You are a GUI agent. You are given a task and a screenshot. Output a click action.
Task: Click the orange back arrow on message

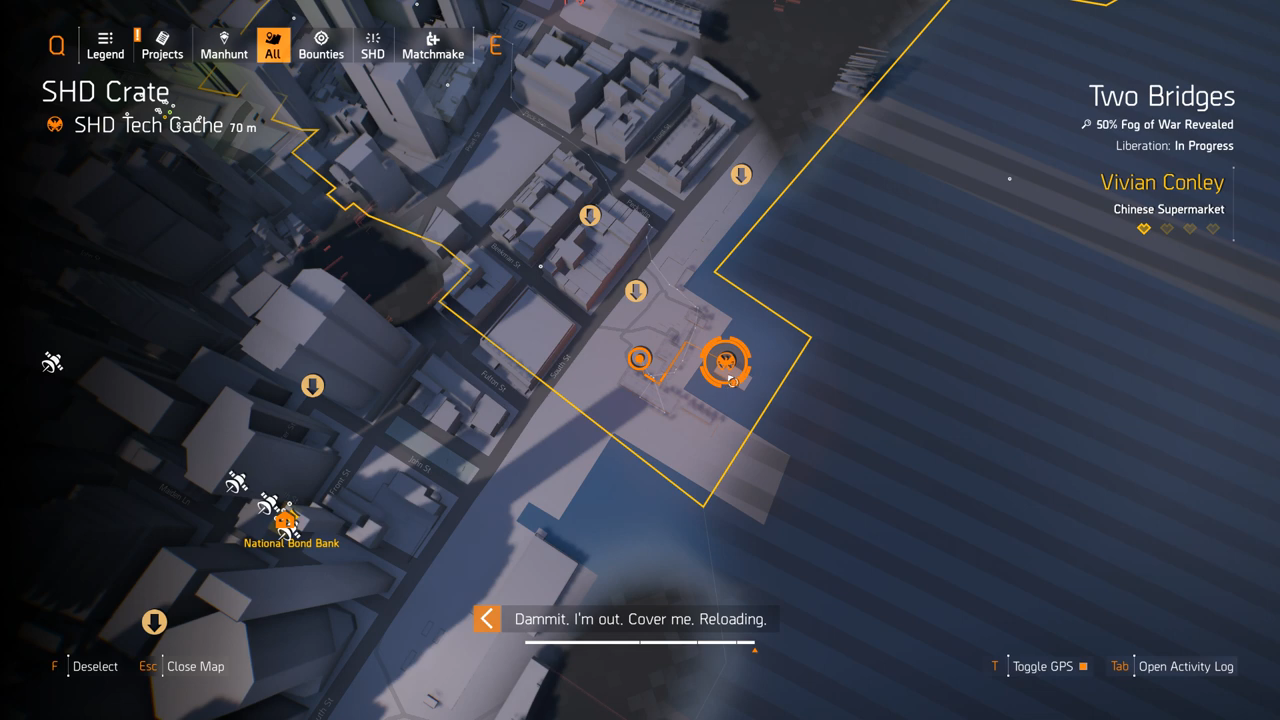(x=487, y=619)
